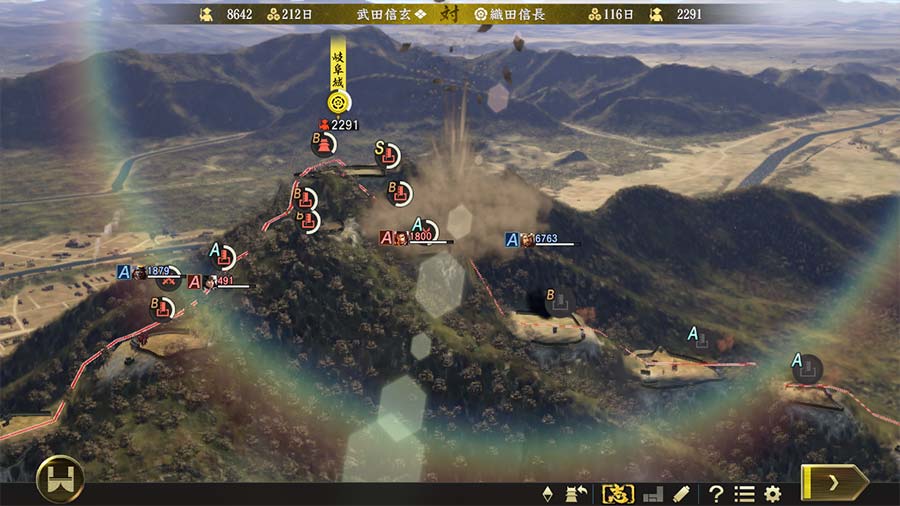Image resolution: width=900 pixels, height=506 pixels.
Task: Advance with the yellow arrow button
Action: [x=834, y=482]
